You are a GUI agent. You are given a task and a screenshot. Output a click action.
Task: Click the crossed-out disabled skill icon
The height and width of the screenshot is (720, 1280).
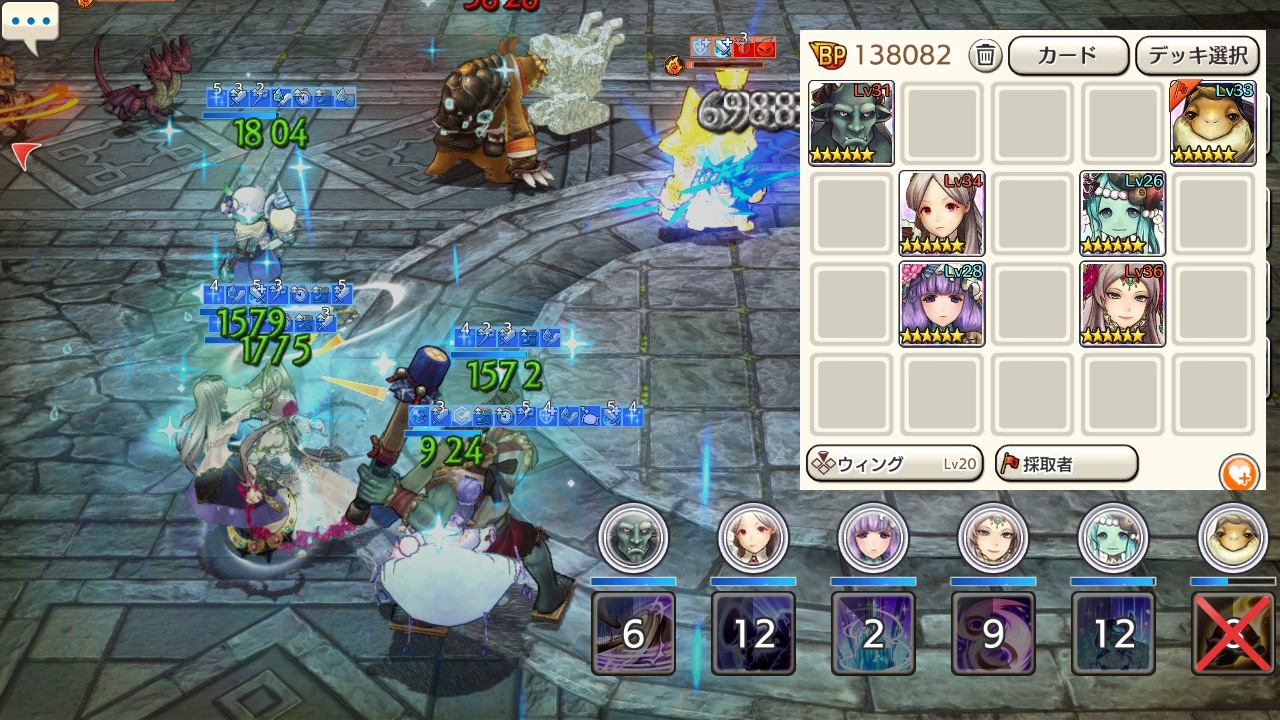coord(1233,633)
